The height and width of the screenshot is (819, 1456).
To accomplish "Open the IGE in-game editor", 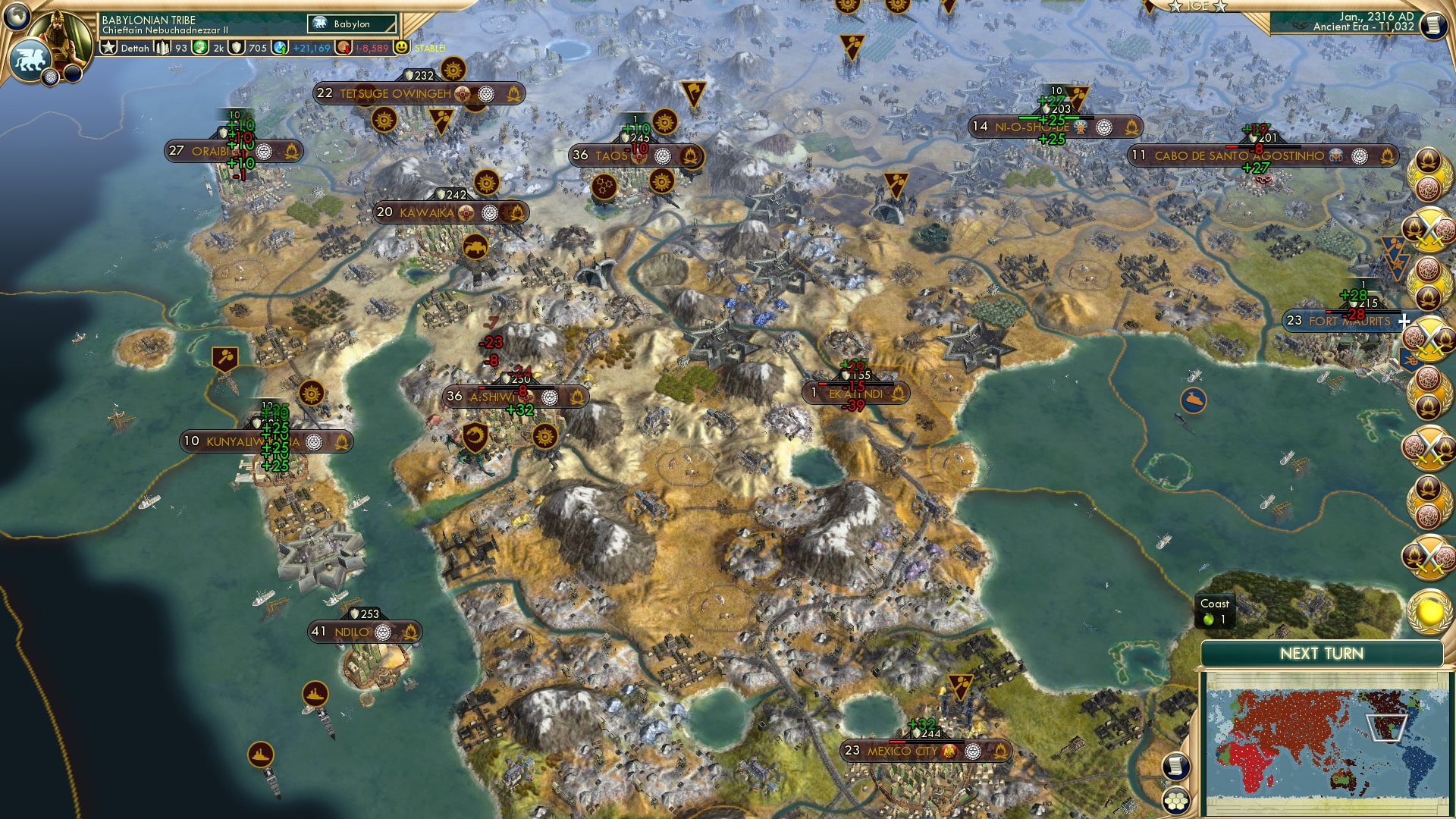I will click(1197, 6).
